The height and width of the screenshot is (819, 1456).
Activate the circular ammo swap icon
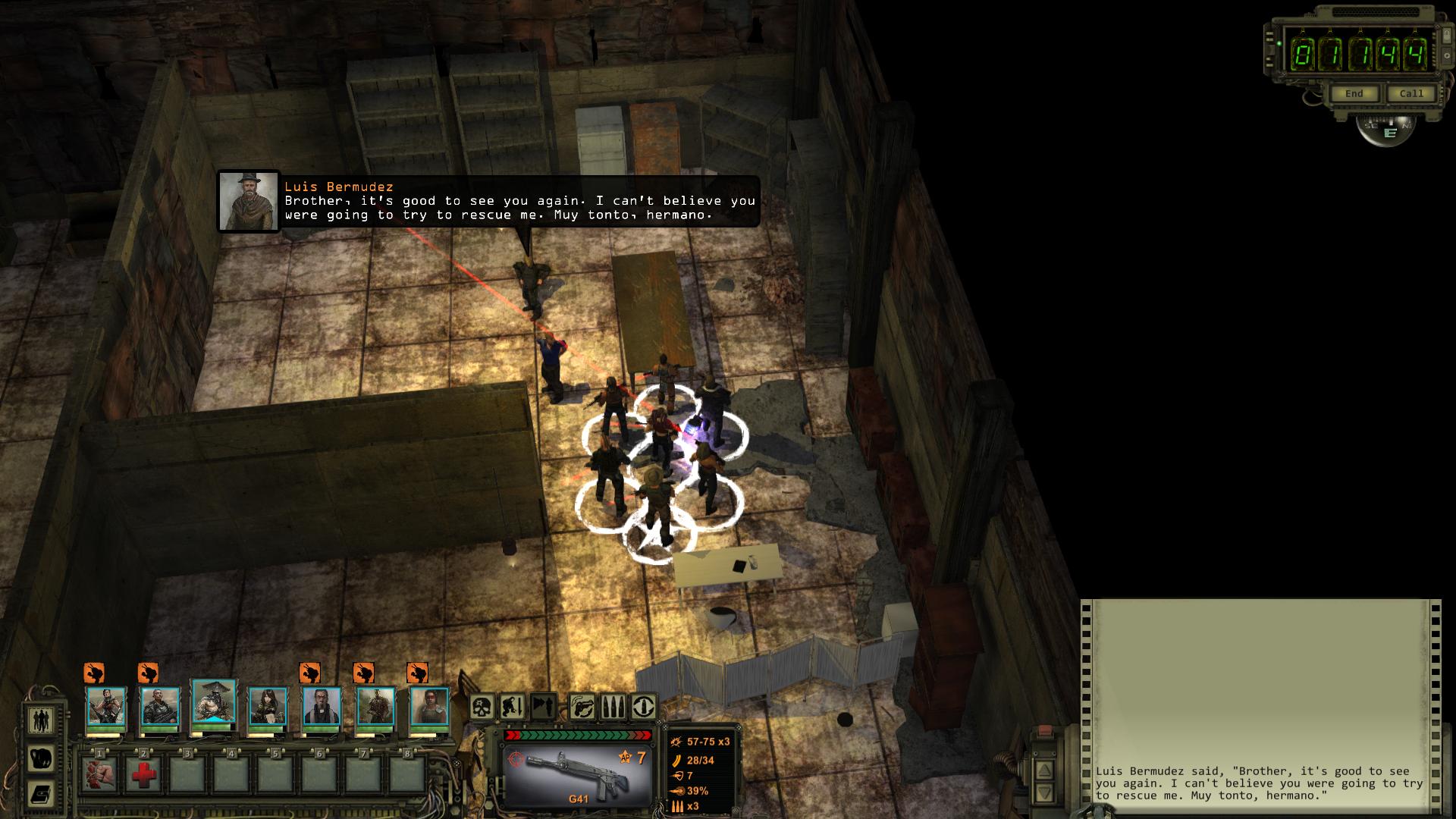[x=644, y=707]
